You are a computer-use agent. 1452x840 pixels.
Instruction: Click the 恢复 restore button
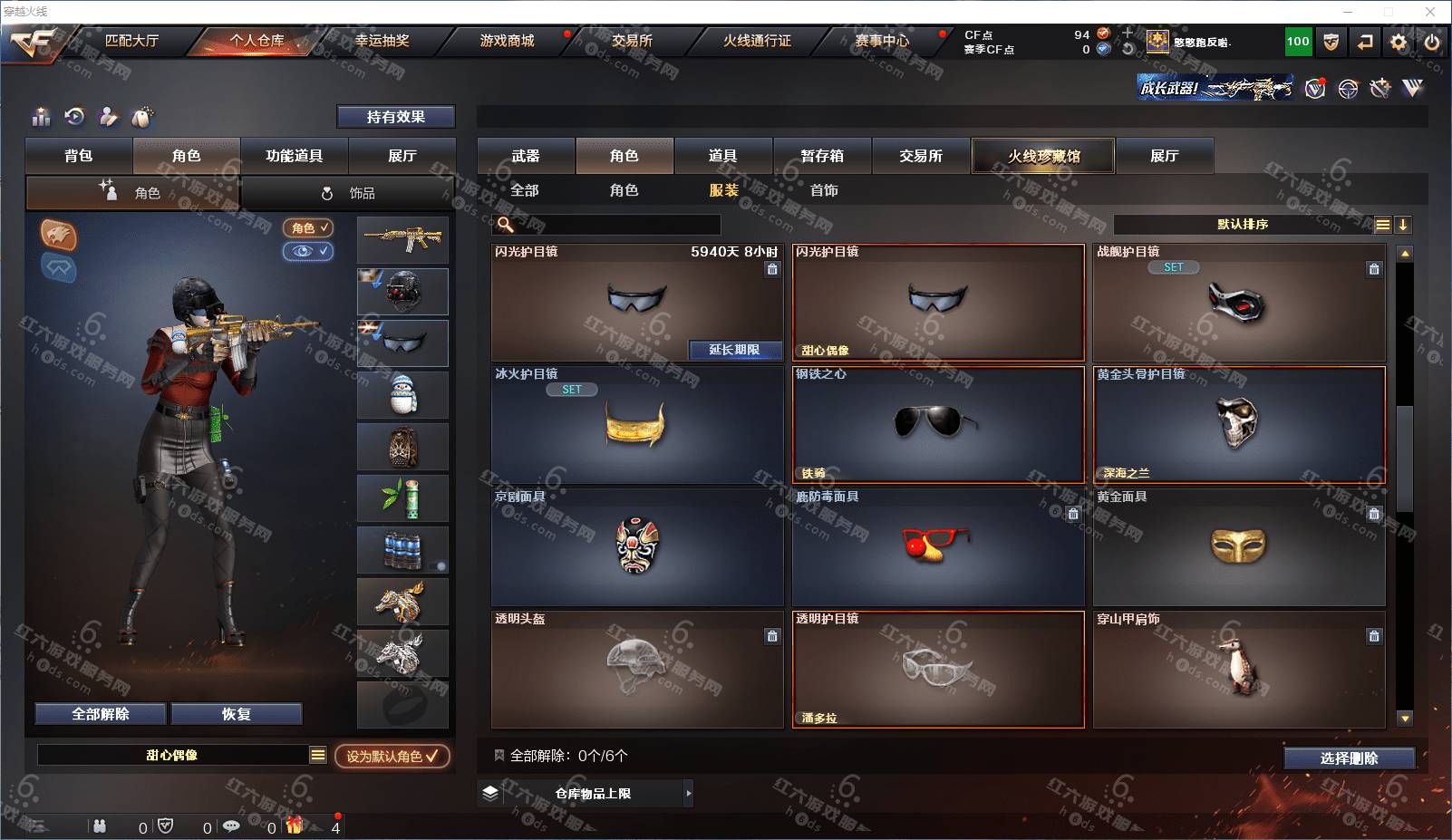[x=236, y=714]
